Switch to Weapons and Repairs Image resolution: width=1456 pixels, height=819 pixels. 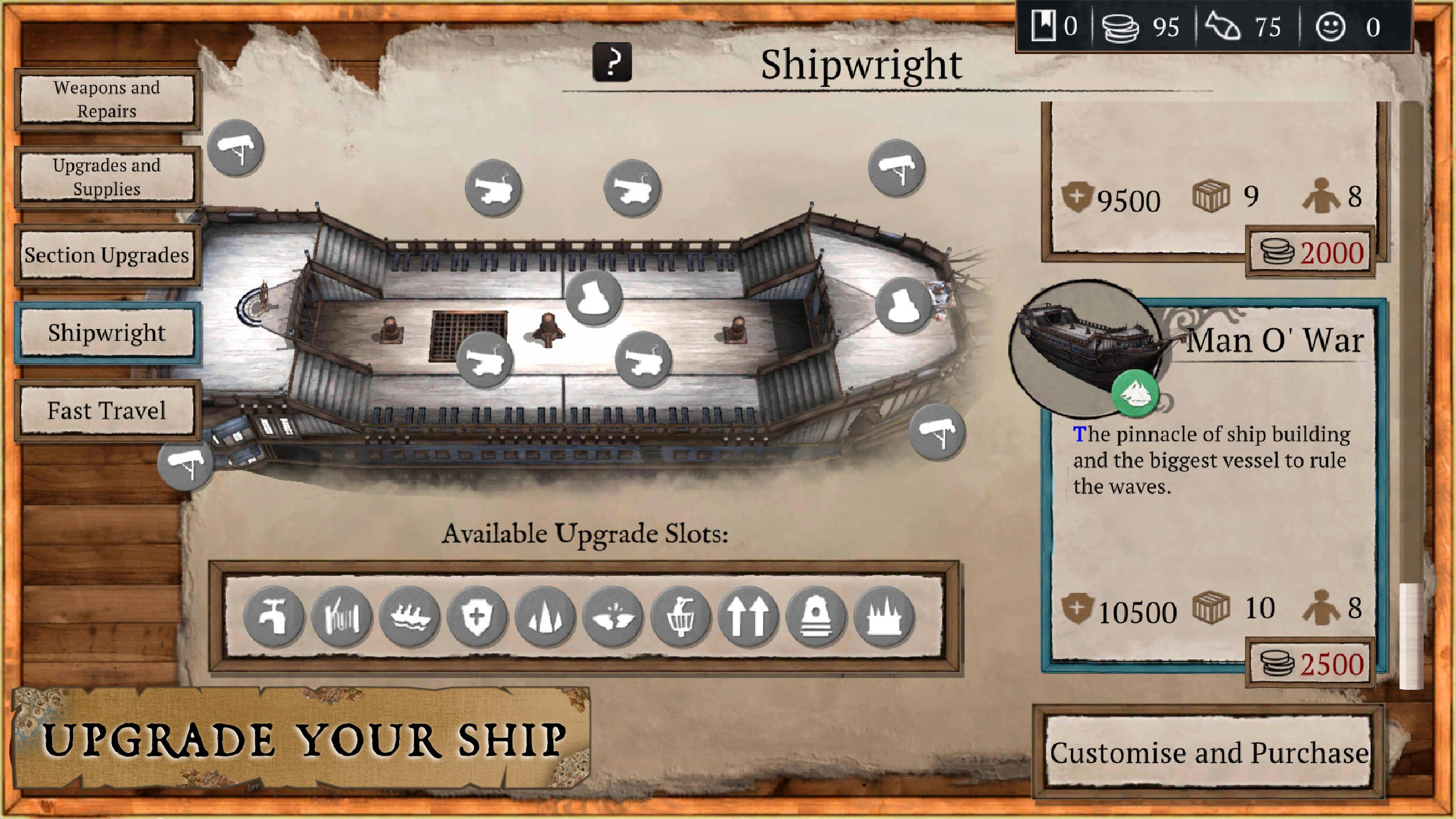coord(107,99)
